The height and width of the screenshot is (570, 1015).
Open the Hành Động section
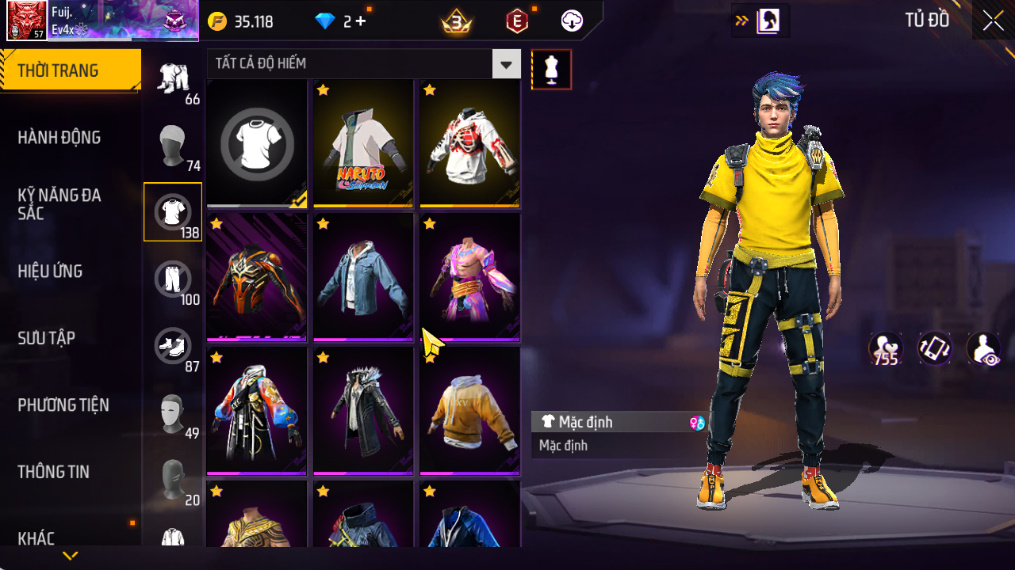click(x=60, y=137)
